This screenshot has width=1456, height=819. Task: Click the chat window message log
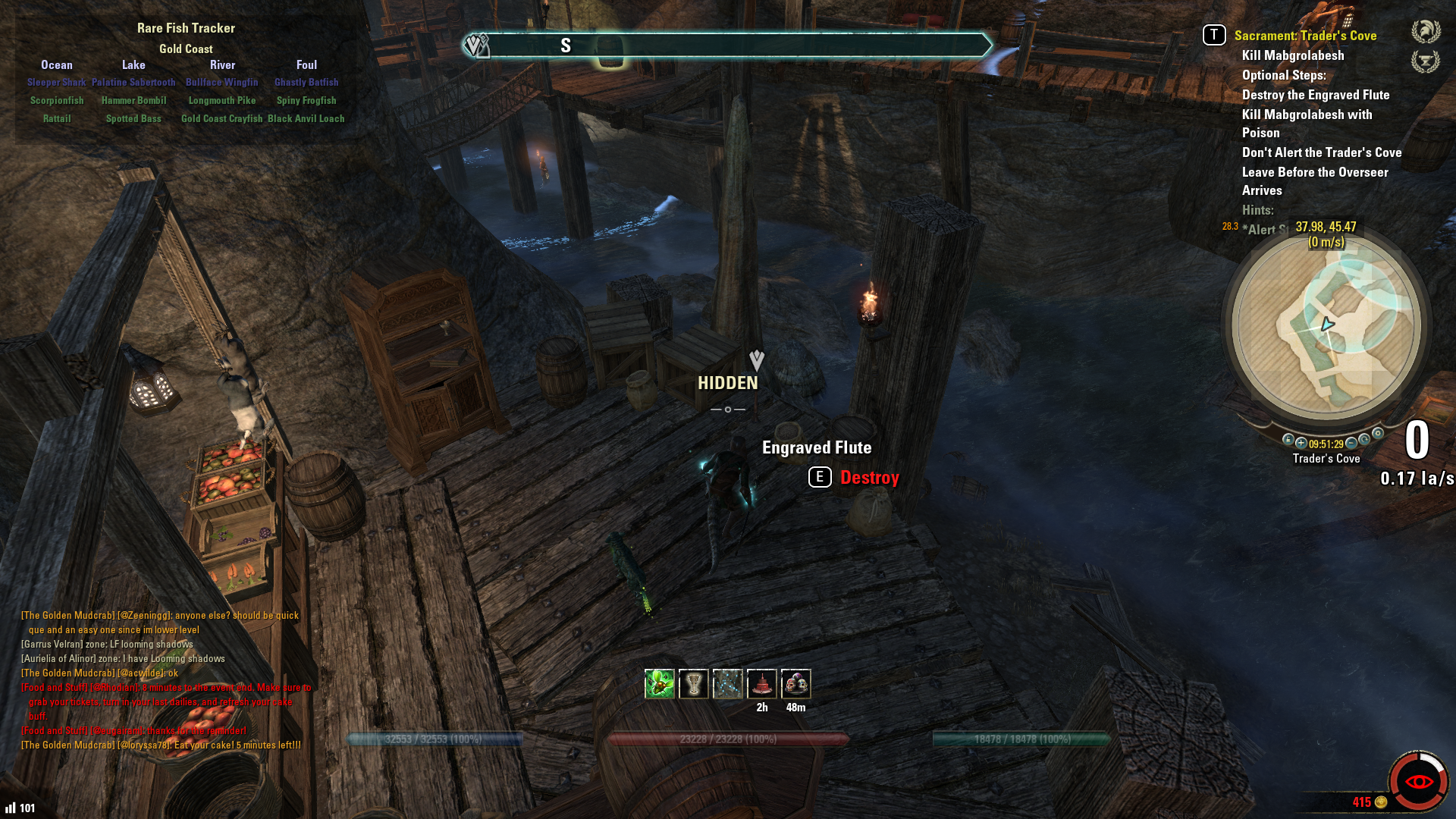click(163, 680)
